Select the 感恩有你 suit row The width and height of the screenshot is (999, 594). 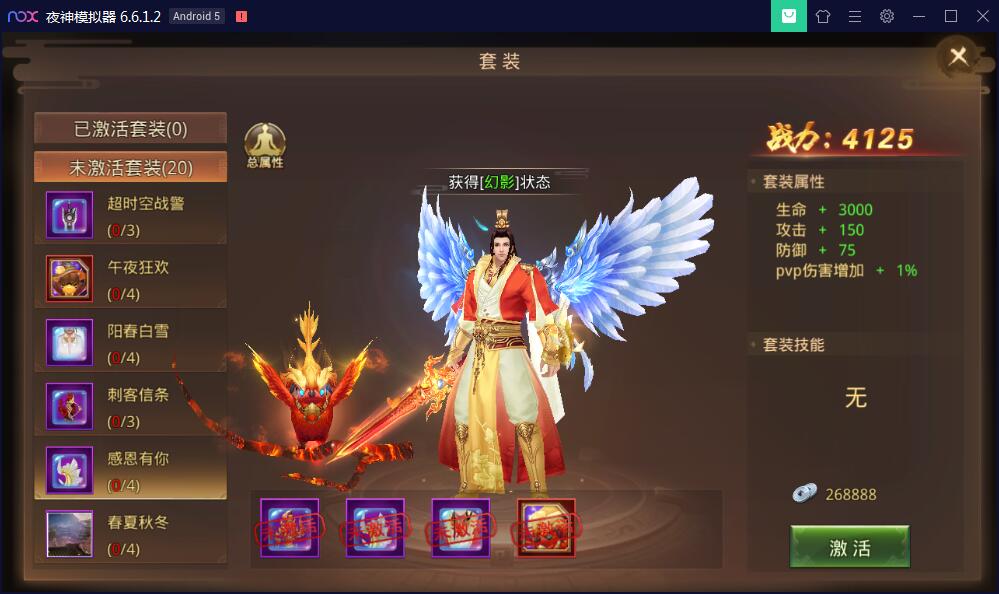tap(130, 470)
